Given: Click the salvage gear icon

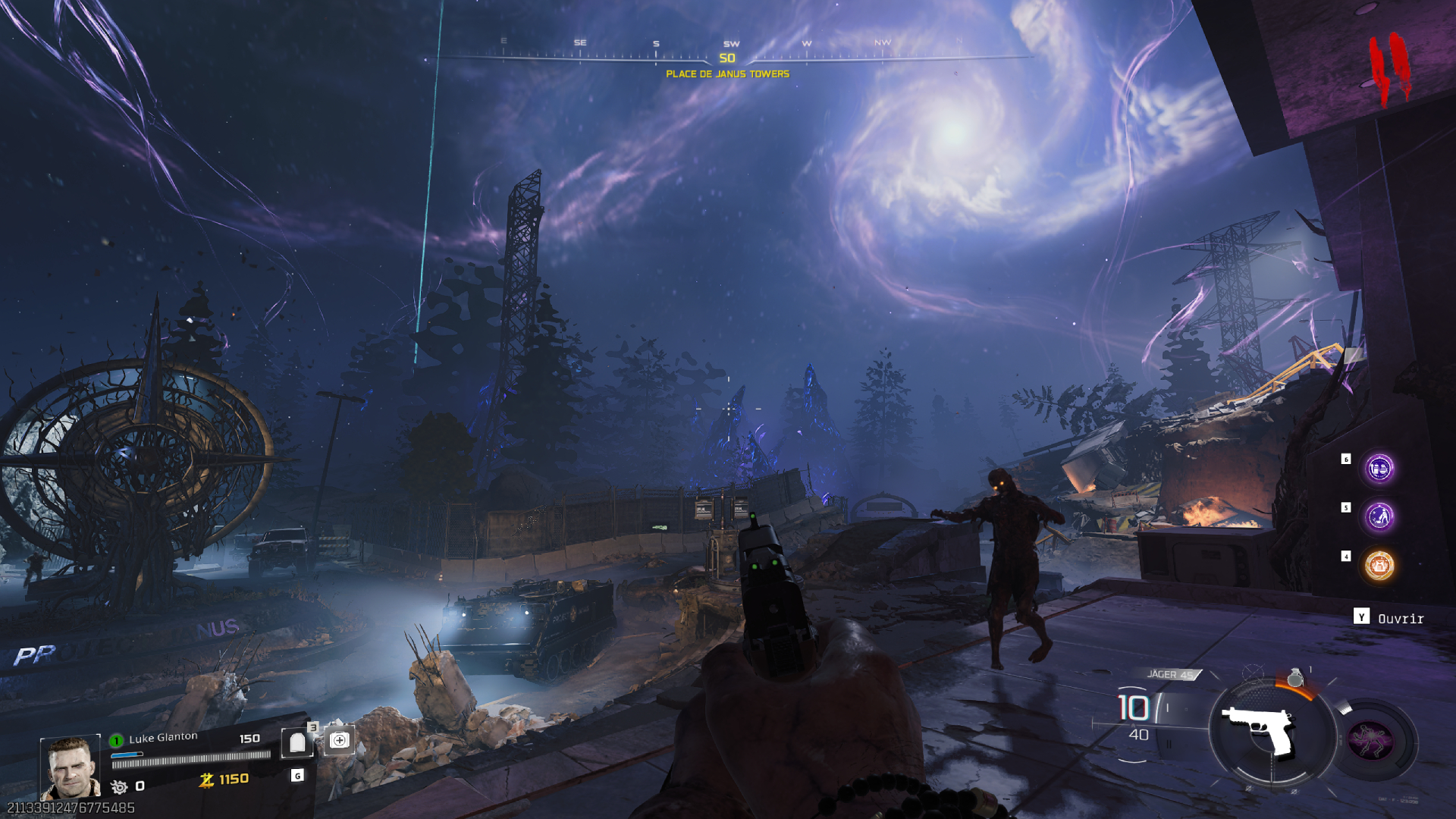Looking at the screenshot, I should point(119,786).
